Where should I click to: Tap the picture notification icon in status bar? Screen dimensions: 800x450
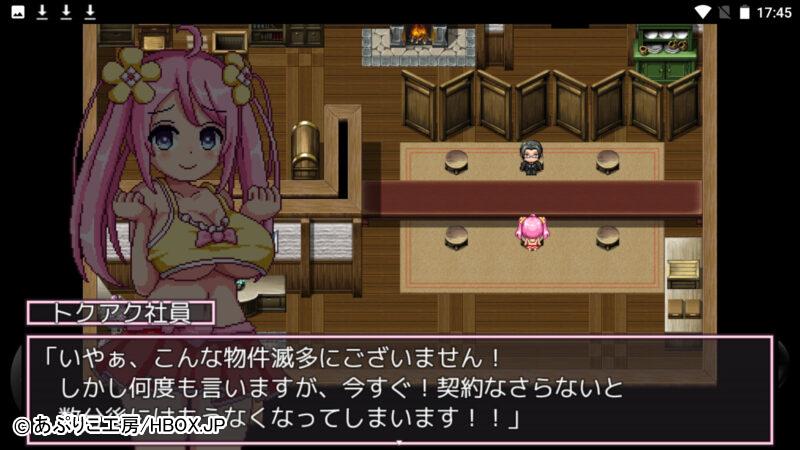point(18,12)
